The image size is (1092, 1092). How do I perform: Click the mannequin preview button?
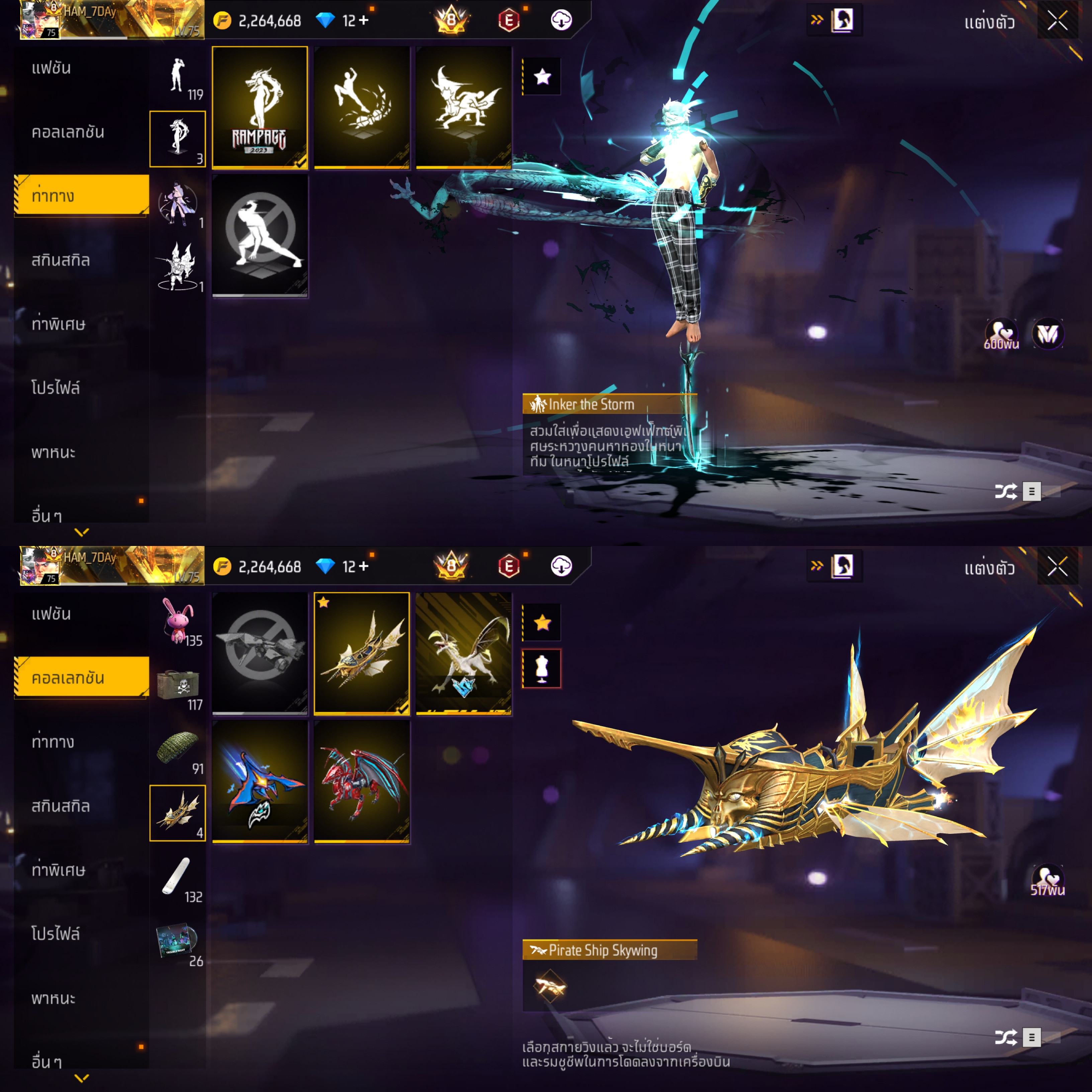tap(542, 669)
